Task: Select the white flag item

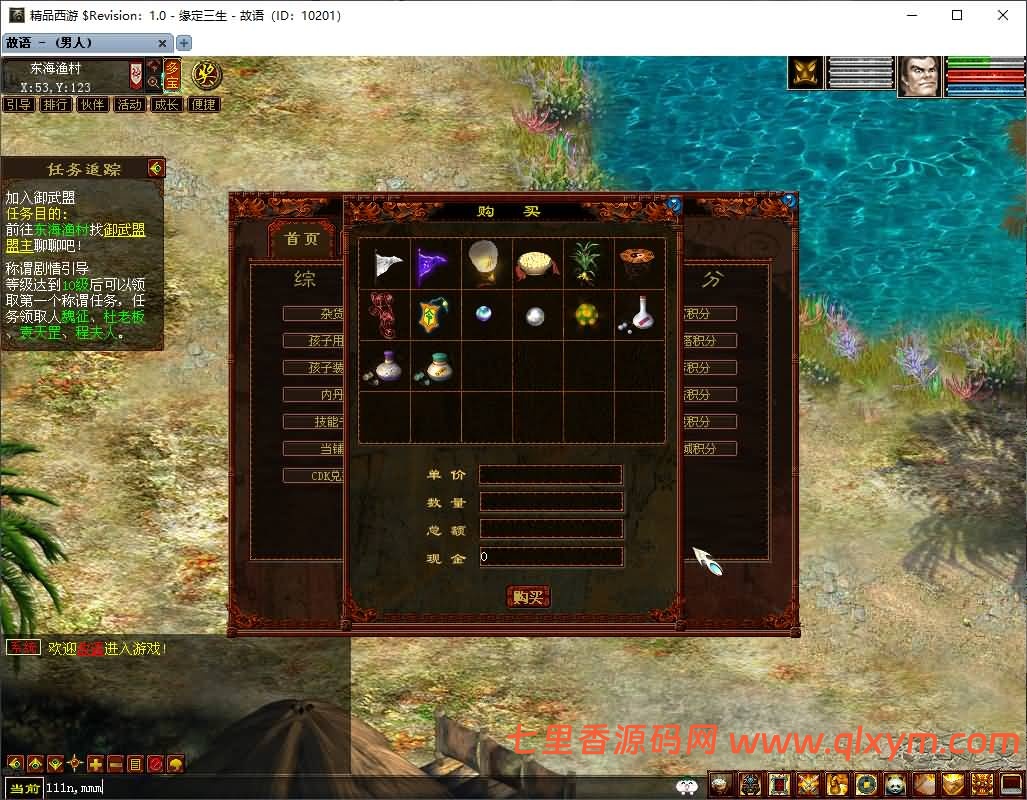Action: point(385,264)
